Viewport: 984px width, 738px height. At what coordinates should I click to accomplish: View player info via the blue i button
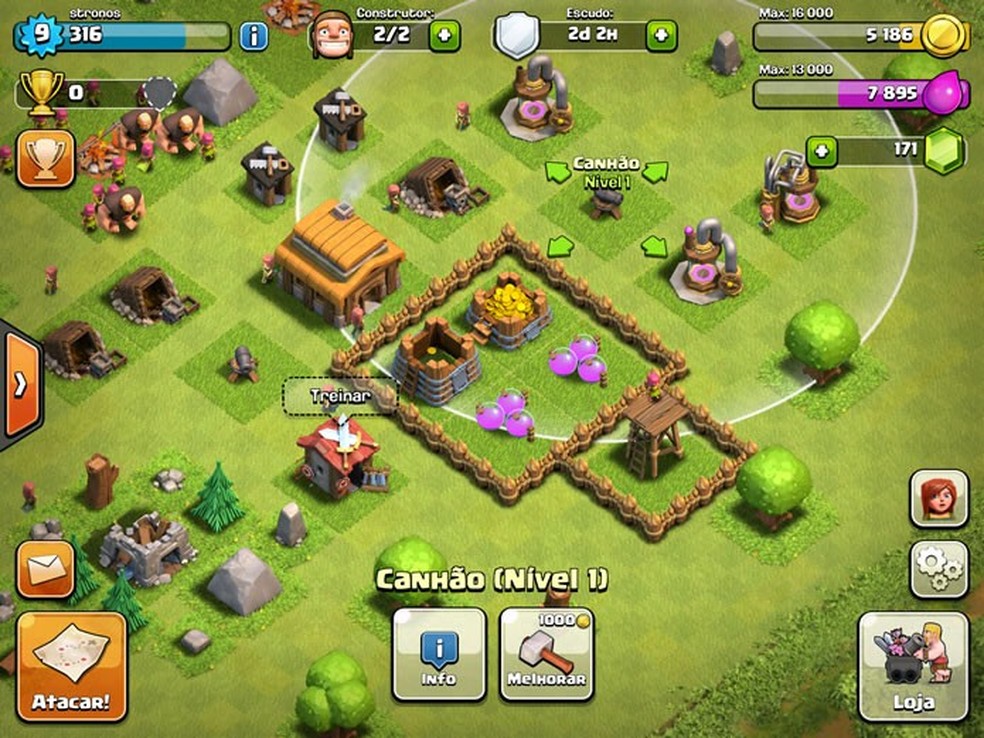point(254,37)
